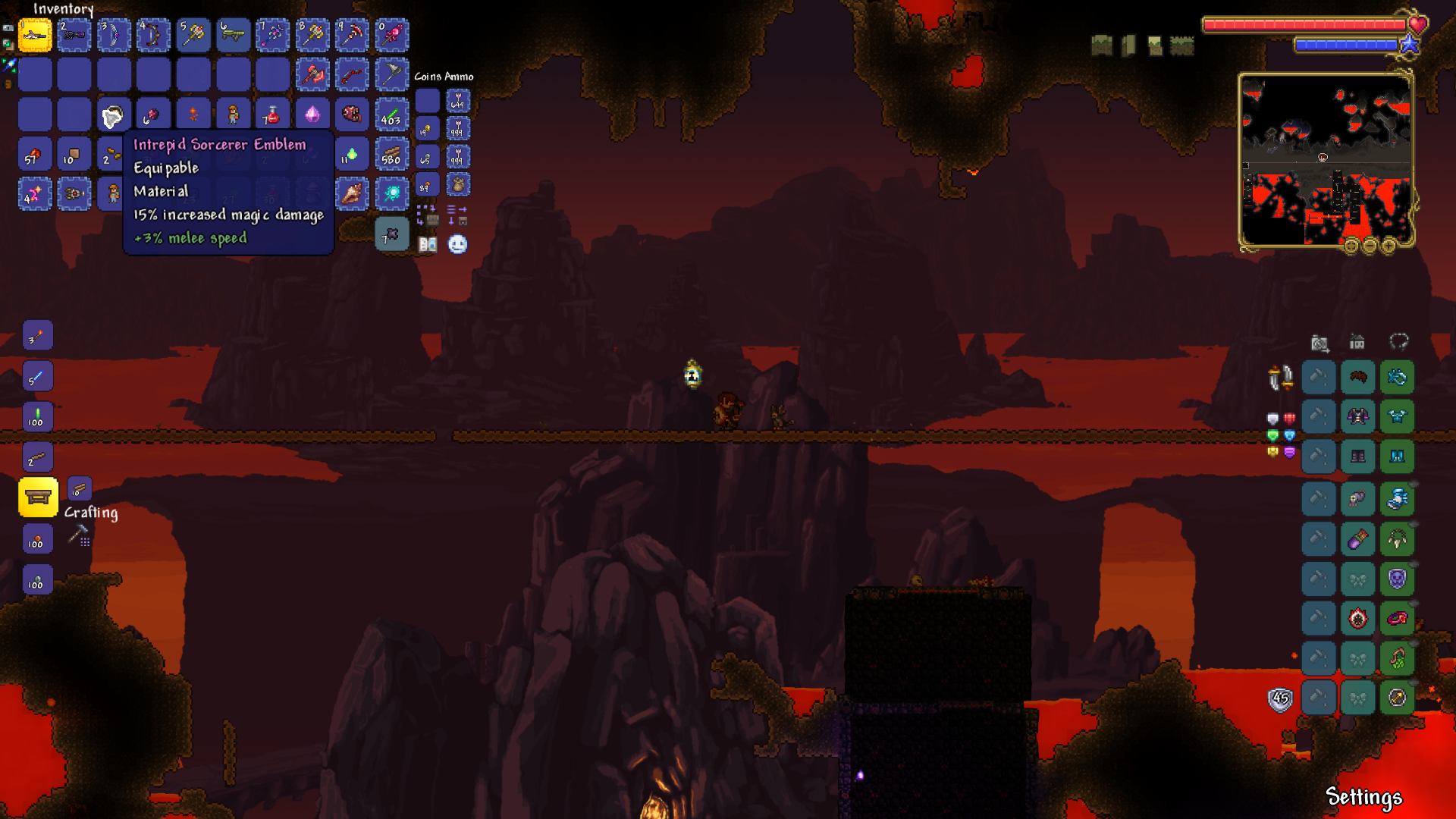This screenshot has width=1456, height=819.
Task: Select the purple skull shield accessory
Action: 1397,579
